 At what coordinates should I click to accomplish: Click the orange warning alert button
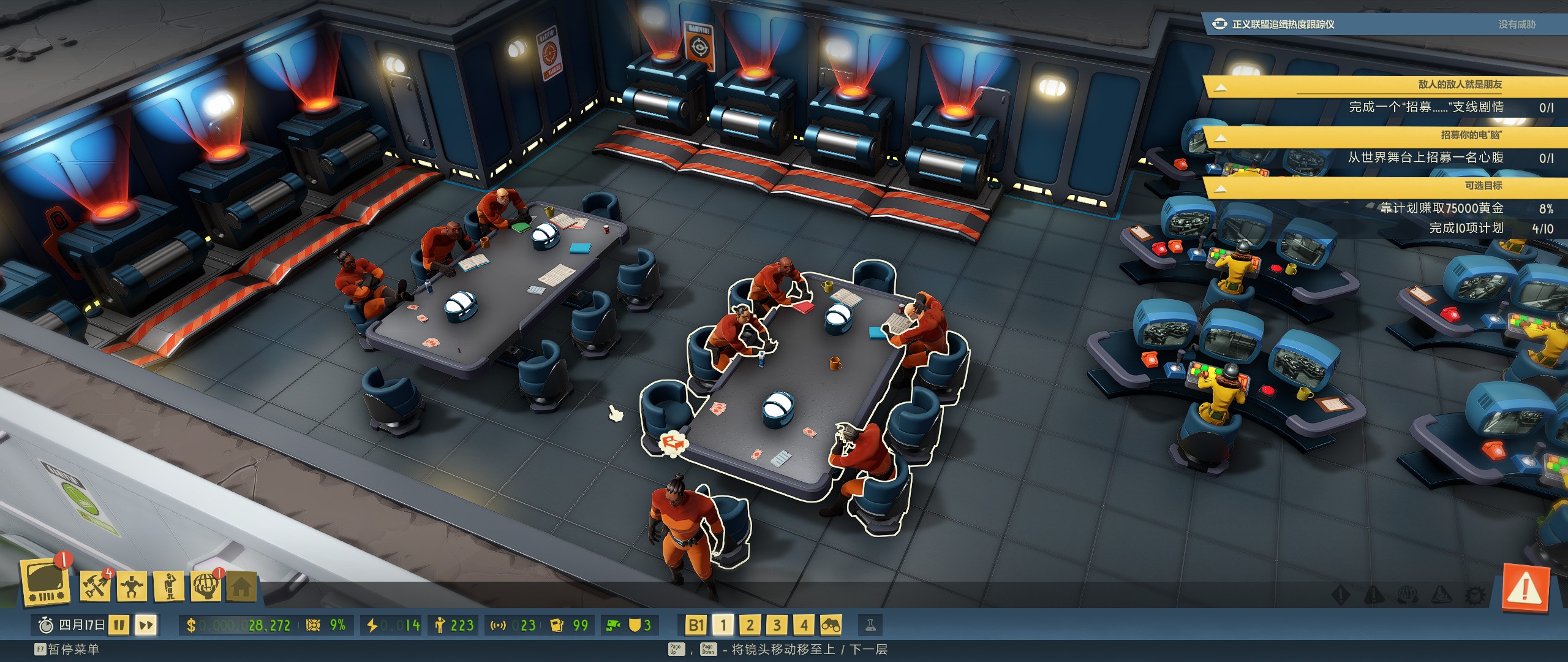1525,590
